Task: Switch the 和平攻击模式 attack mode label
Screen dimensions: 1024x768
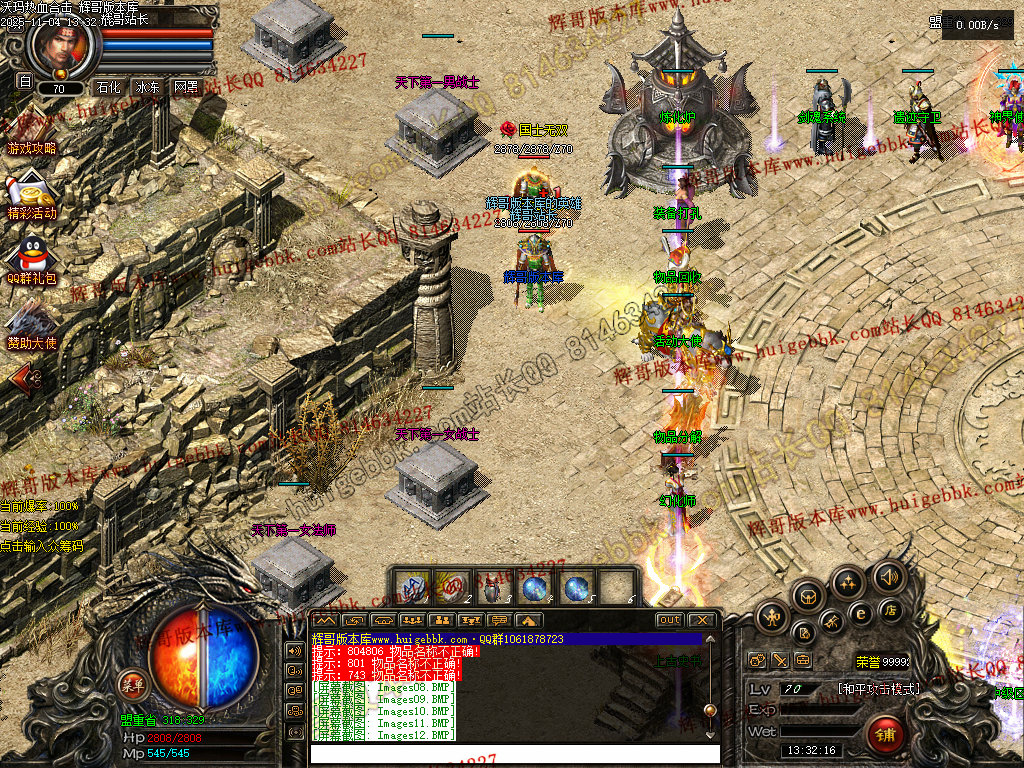Action: pos(878,689)
